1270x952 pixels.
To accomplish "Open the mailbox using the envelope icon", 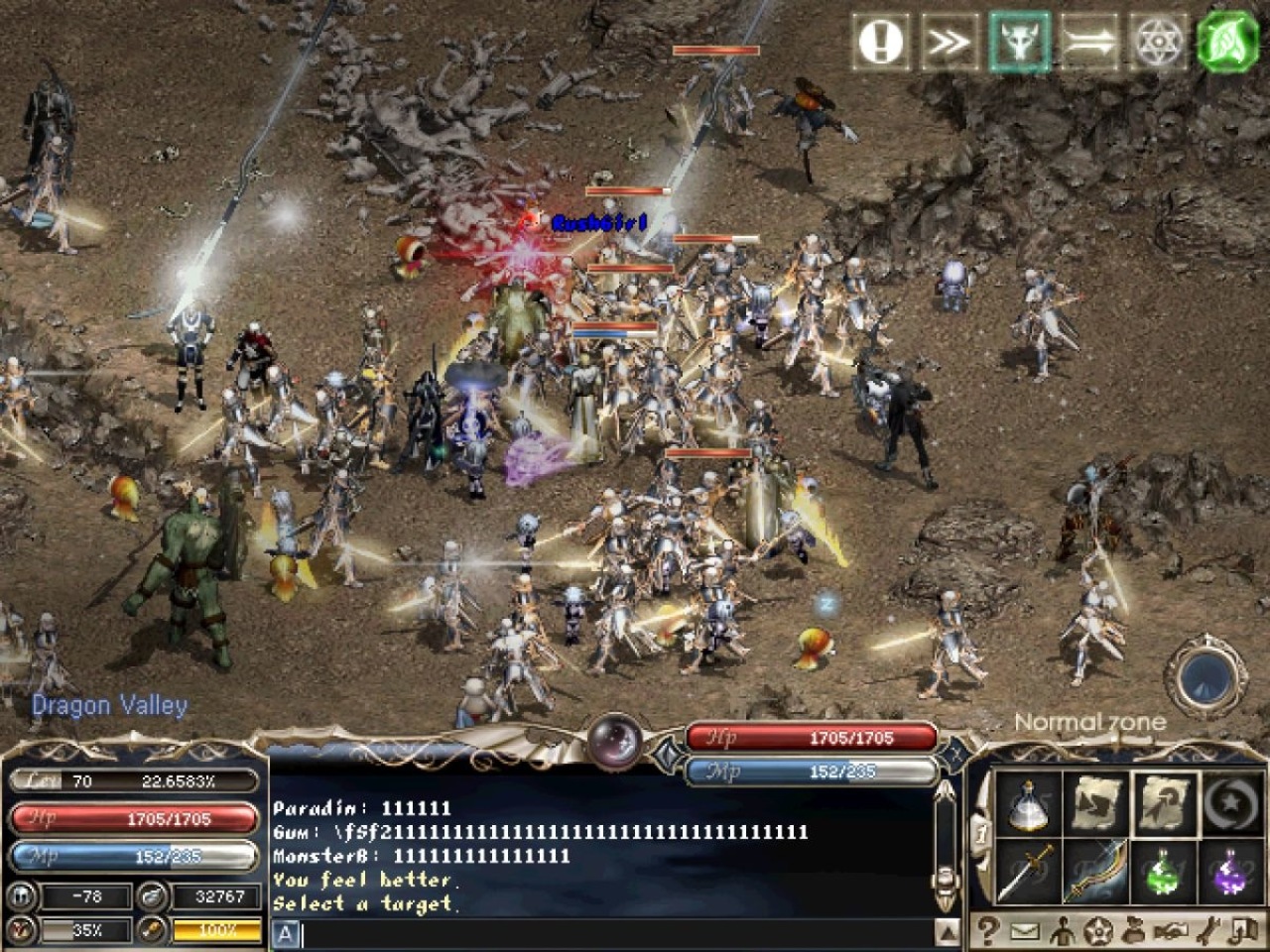I will (1025, 930).
